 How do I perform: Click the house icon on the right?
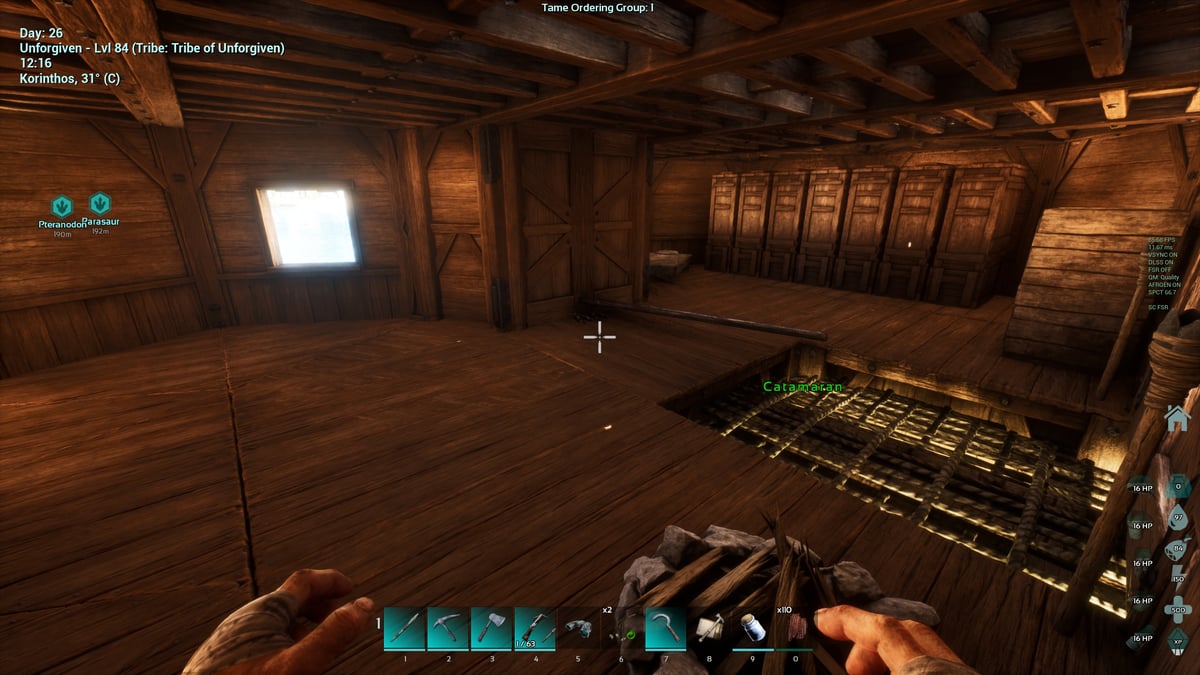tap(1179, 417)
